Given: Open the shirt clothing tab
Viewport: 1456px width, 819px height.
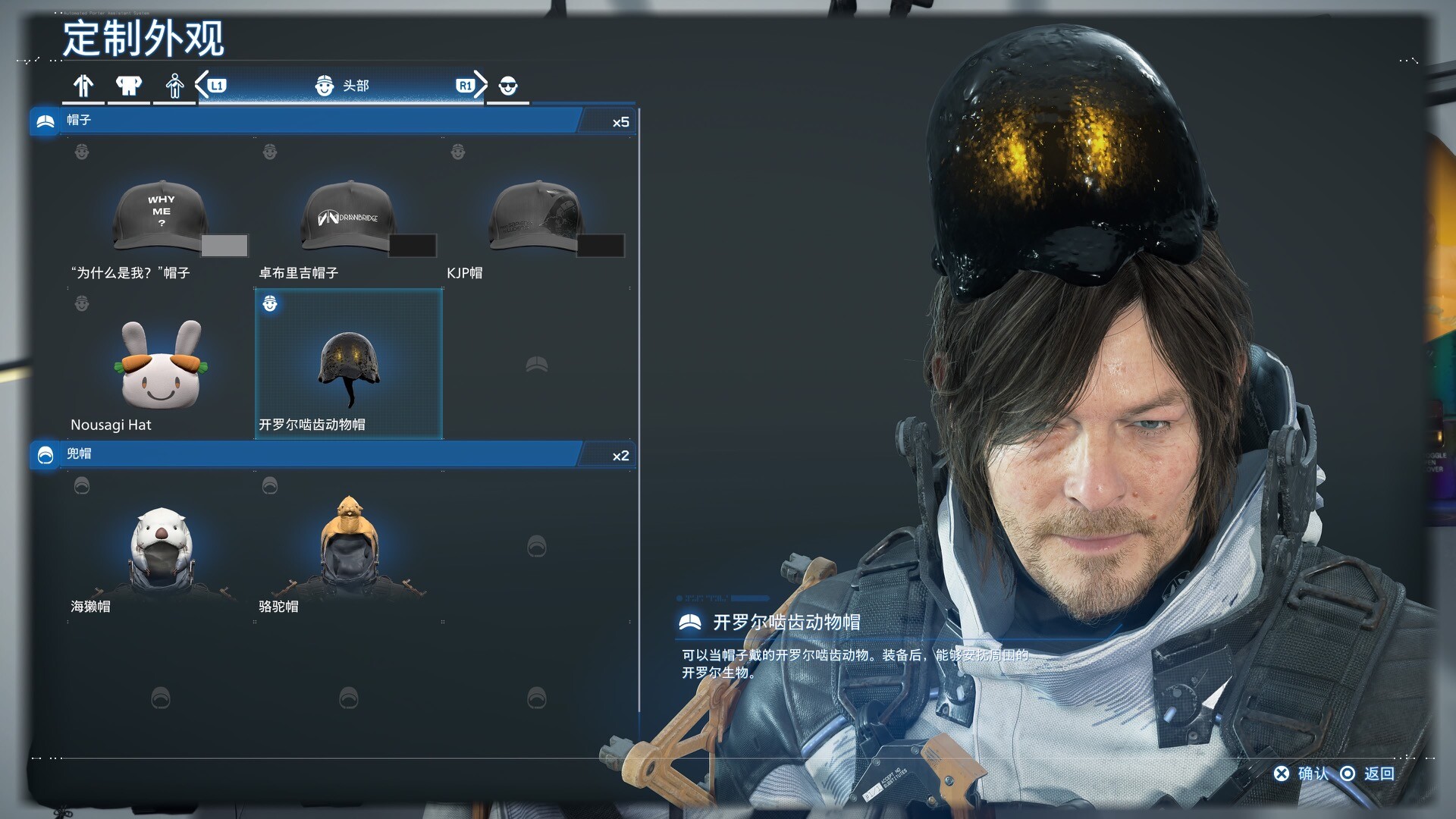Looking at the screenshot, I should point(129,86).
